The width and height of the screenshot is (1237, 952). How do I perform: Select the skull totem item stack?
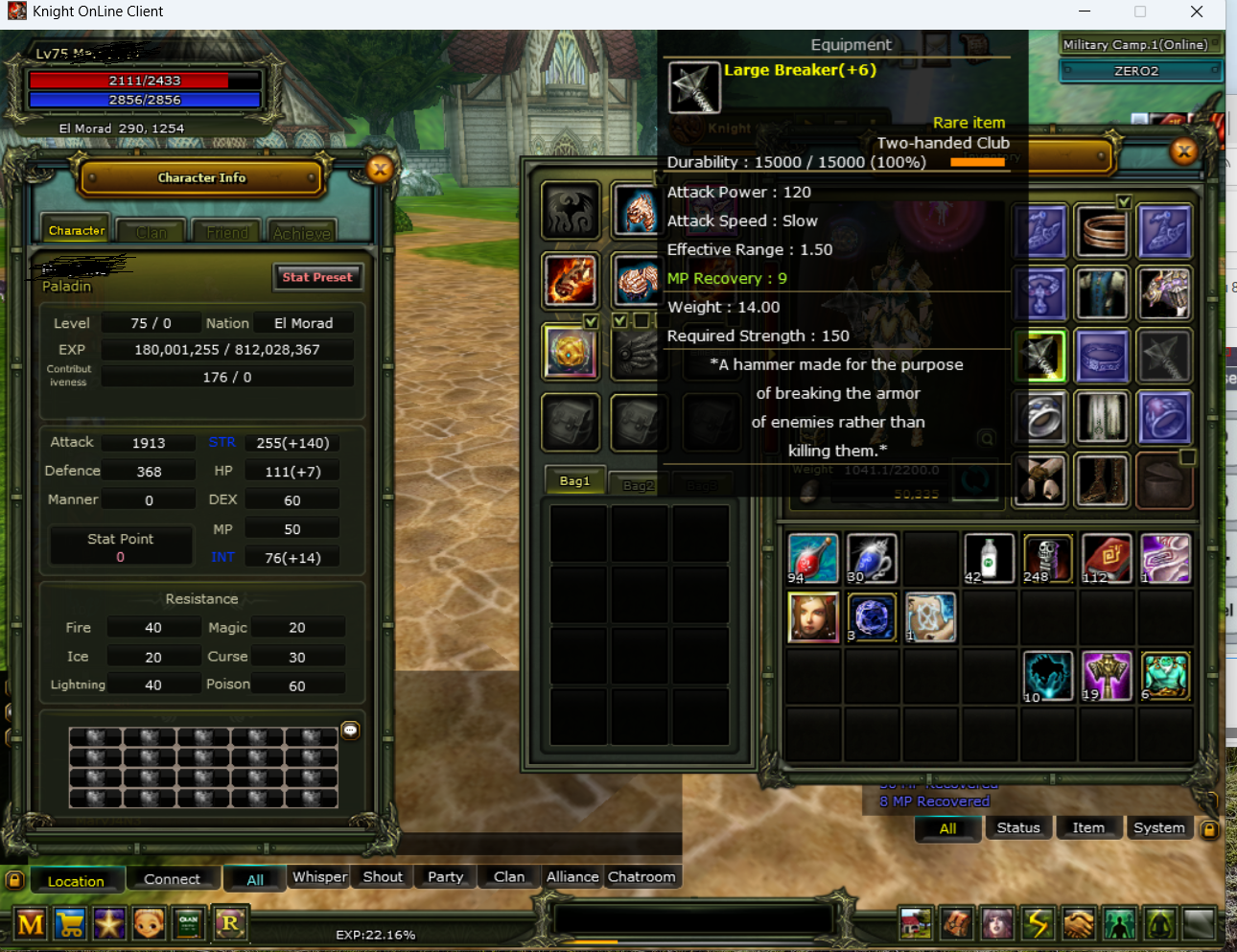[1047, 558]
